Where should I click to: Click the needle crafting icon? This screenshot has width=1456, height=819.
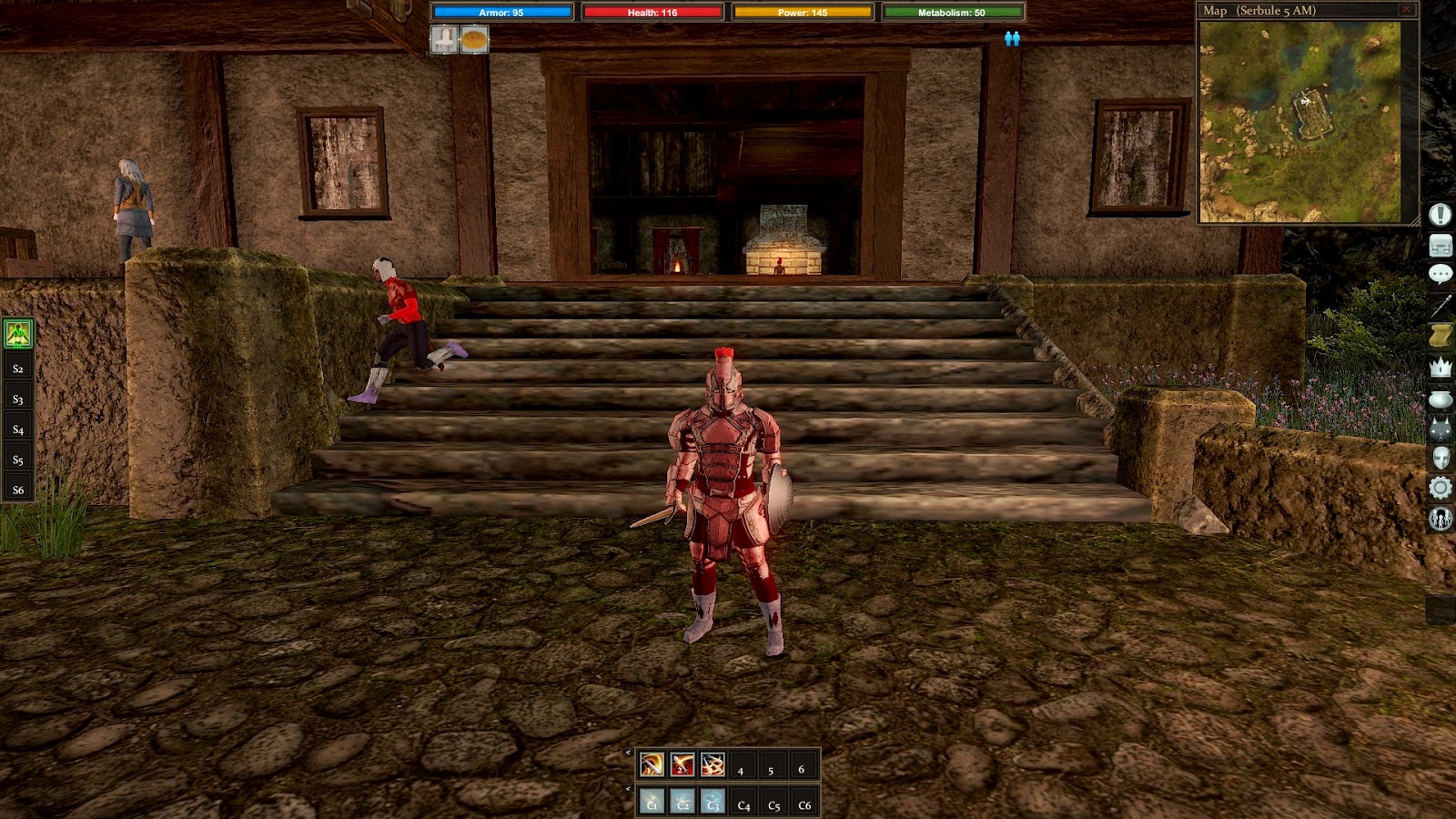click(x=1440, y=306)
